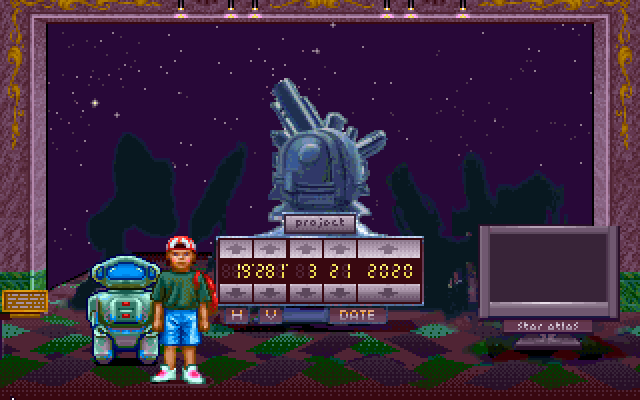Raise the day value 21 using up arrow
The image size is (640, 400).
(x=339, y=248)
